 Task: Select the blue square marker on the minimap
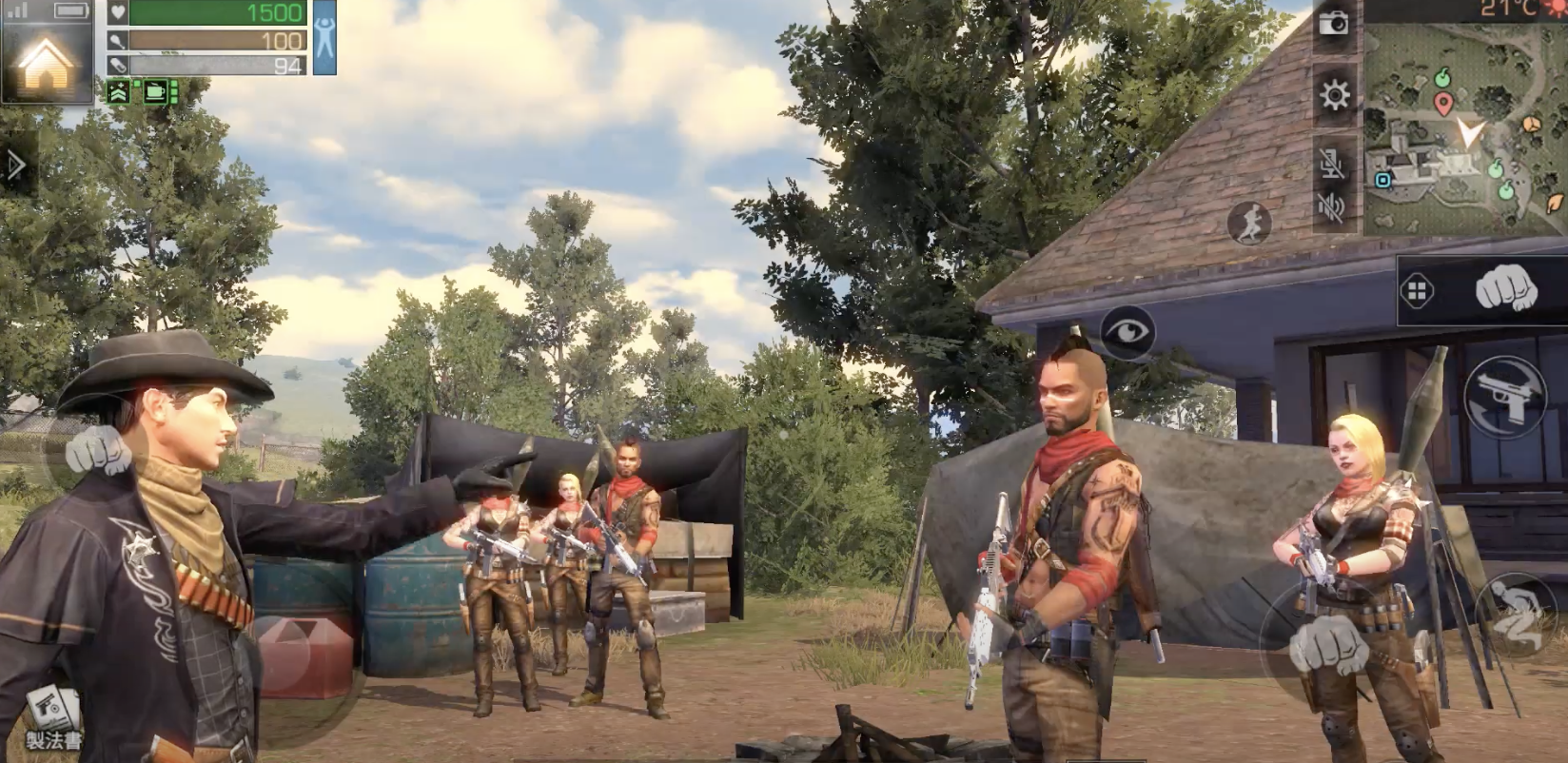coord(1382,179)
